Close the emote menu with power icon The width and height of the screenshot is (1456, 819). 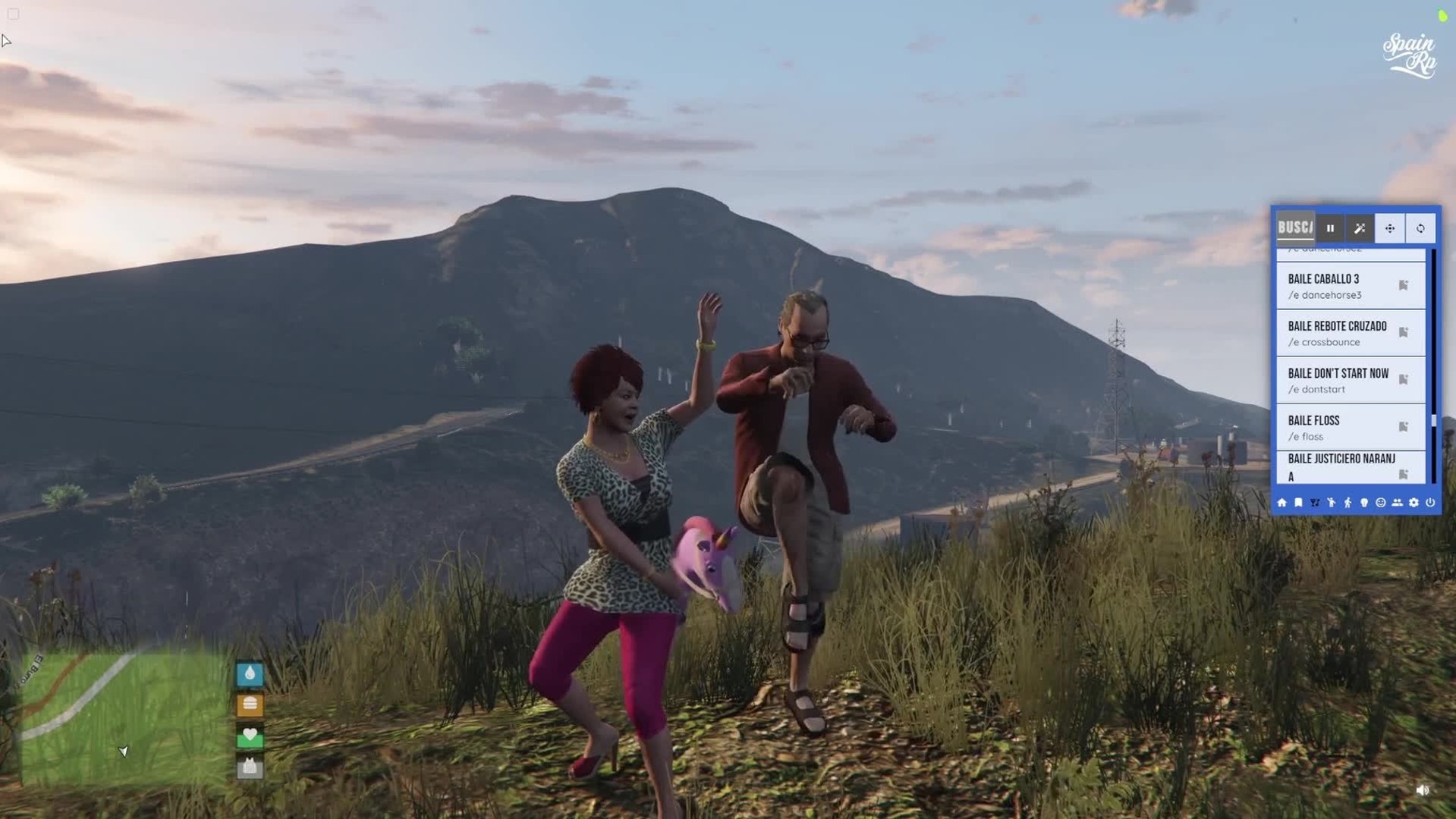(1430, 503)
